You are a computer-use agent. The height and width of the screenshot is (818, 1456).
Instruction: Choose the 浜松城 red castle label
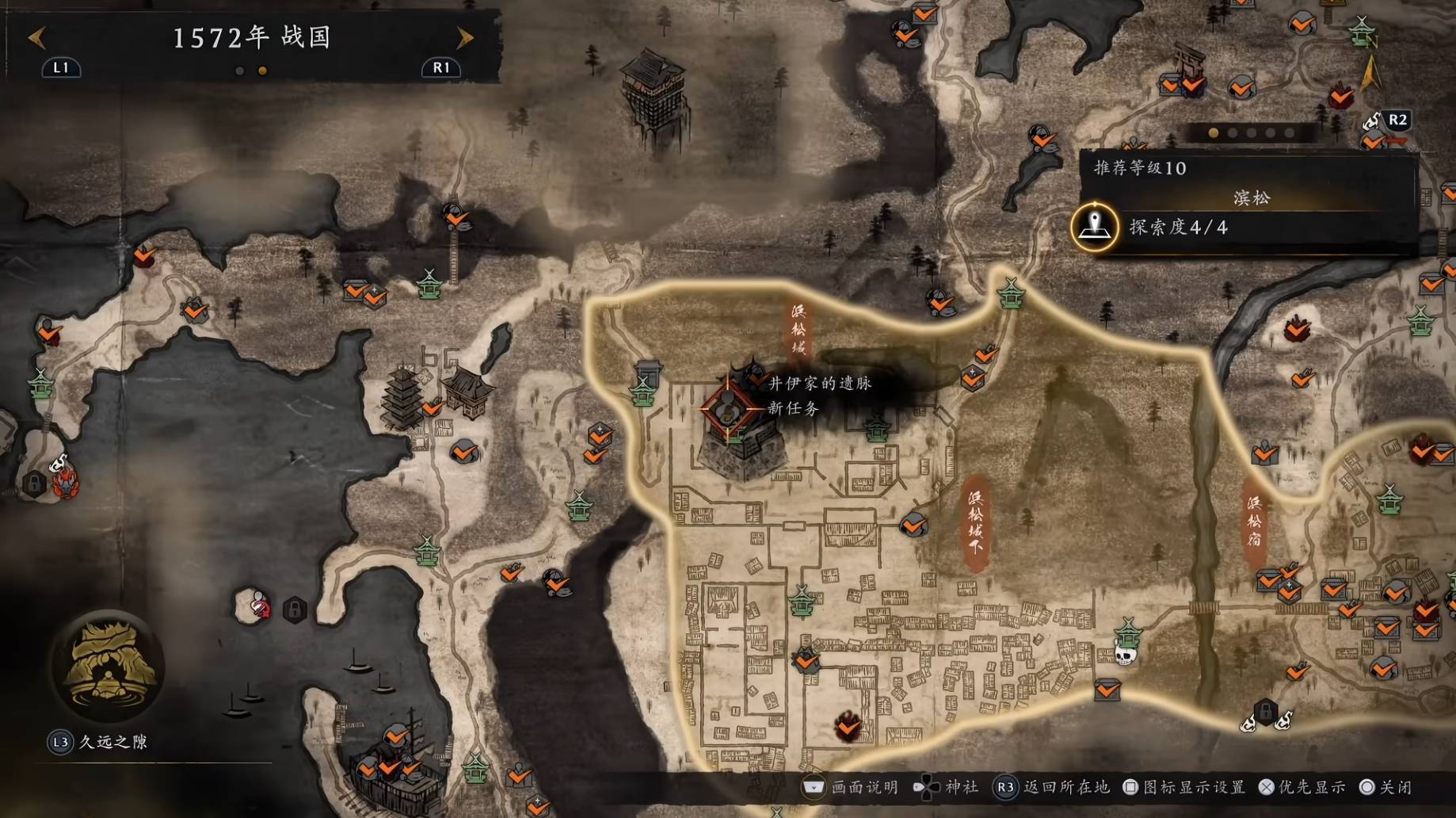(798, 329)
